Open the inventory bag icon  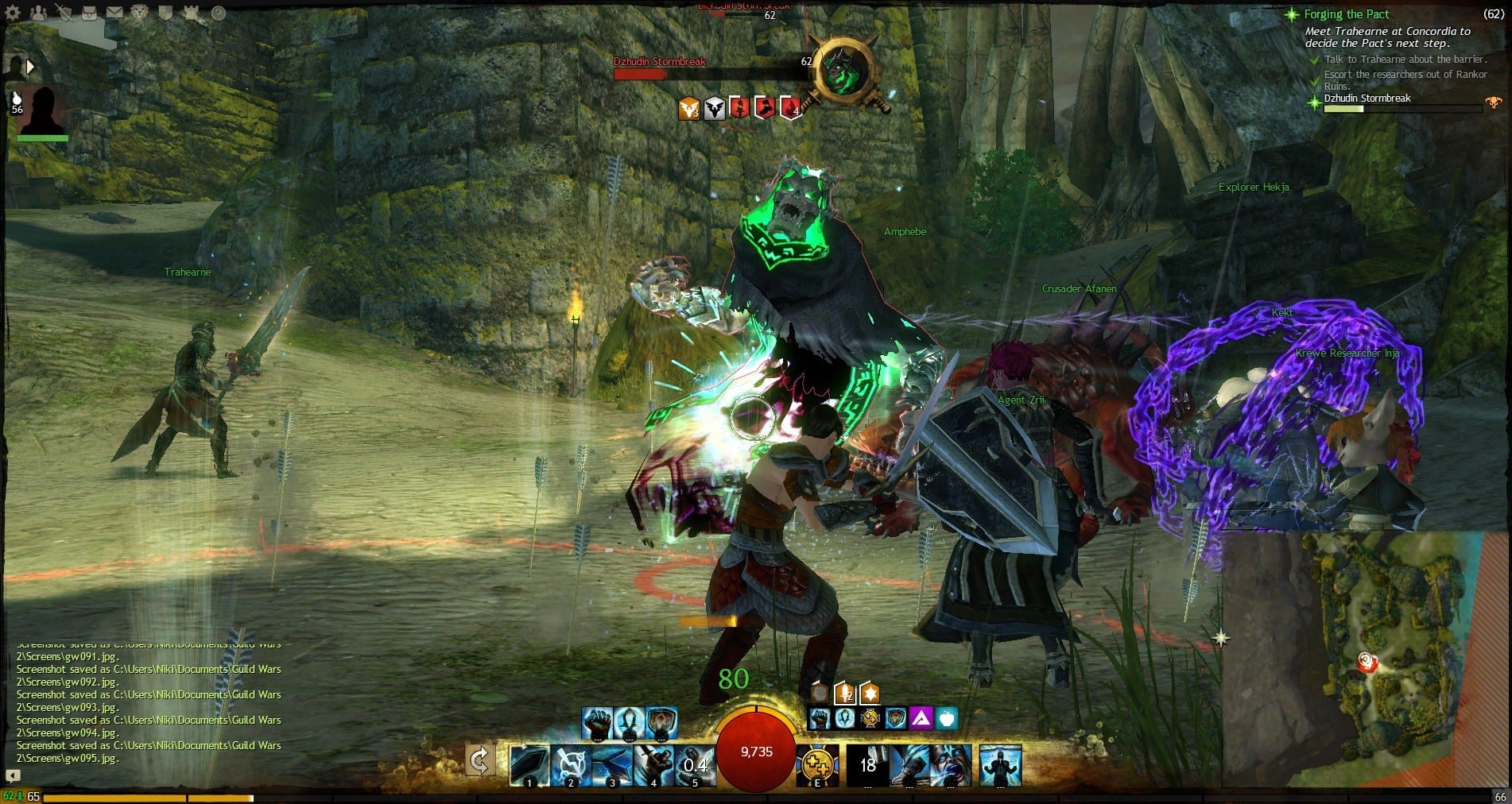89,13
